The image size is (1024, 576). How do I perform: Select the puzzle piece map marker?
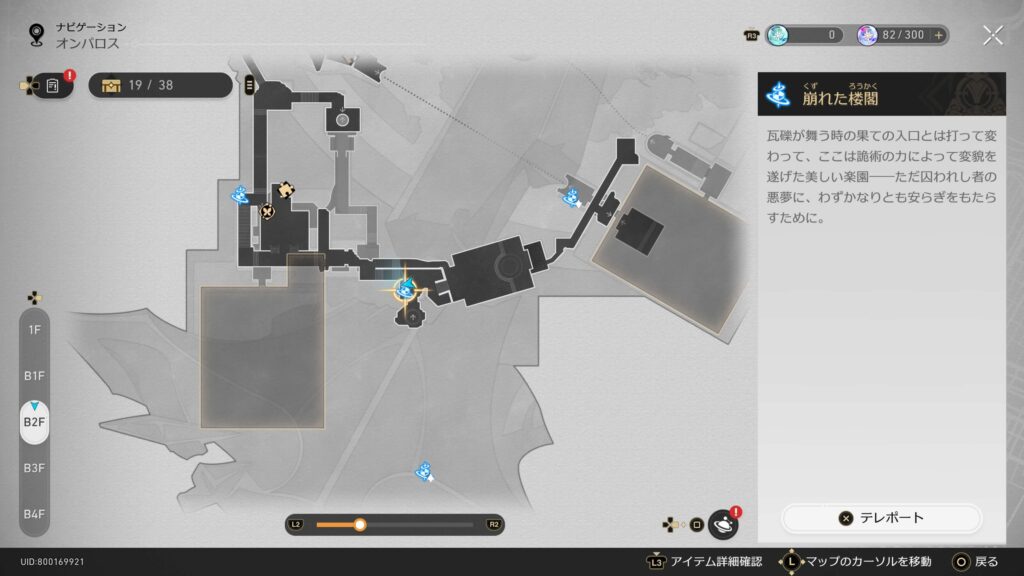(x=286, y=187)
